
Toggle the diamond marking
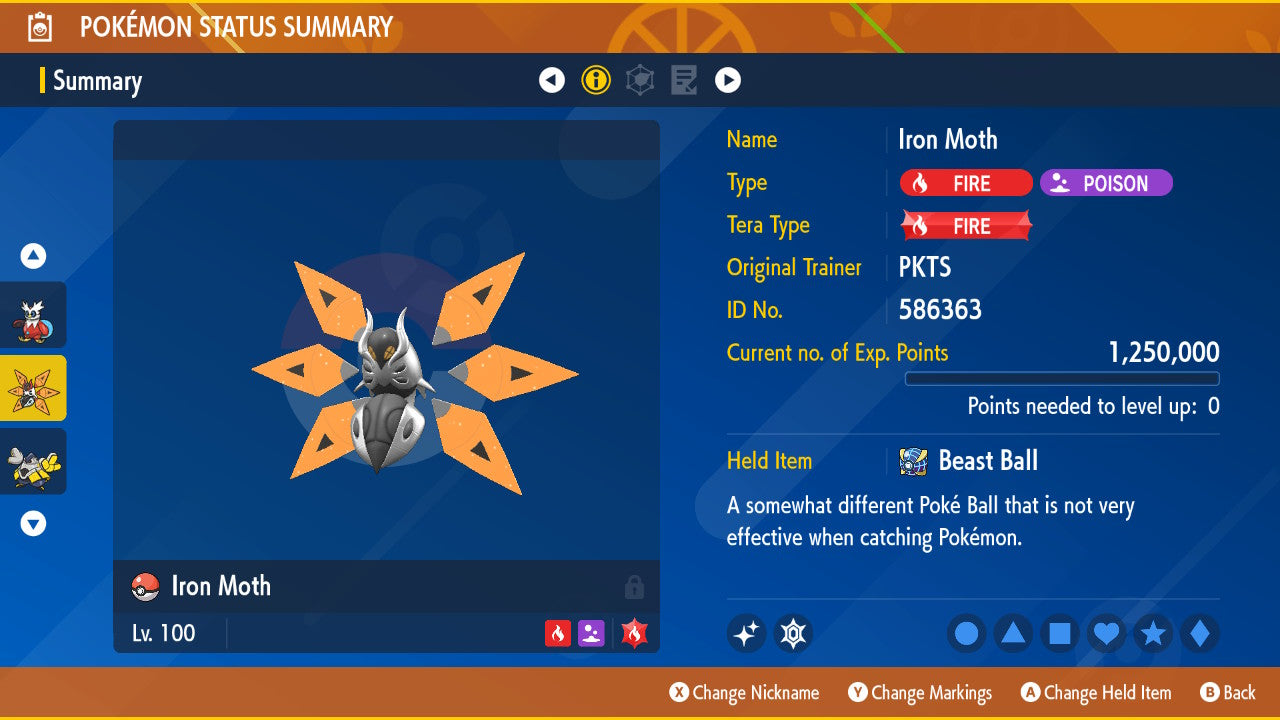[1199, 633]
